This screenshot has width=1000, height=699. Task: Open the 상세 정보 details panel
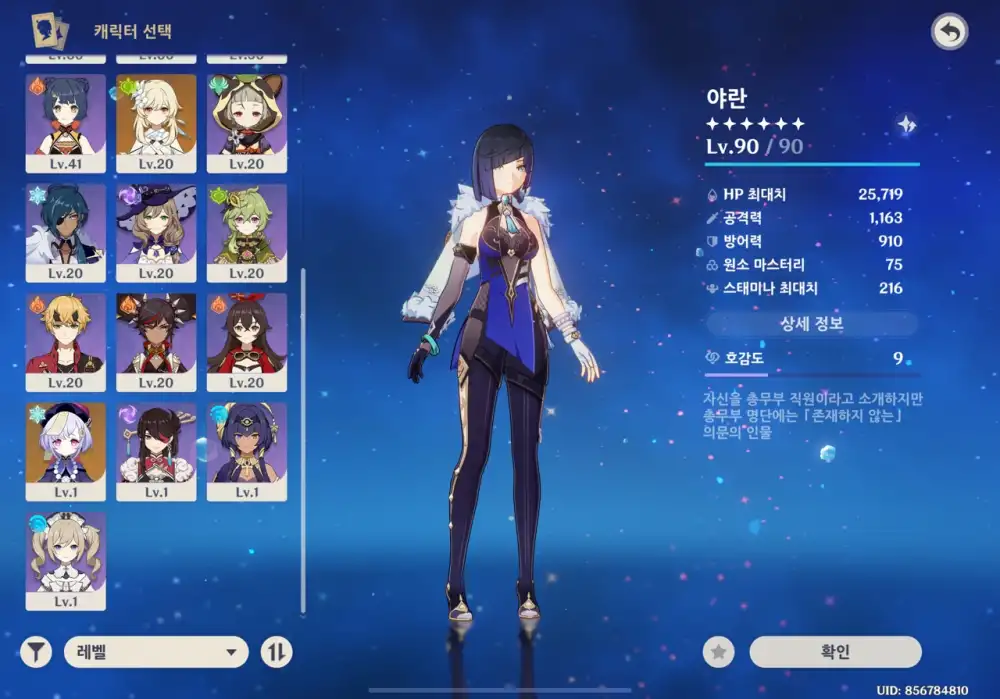click(811, 324)
